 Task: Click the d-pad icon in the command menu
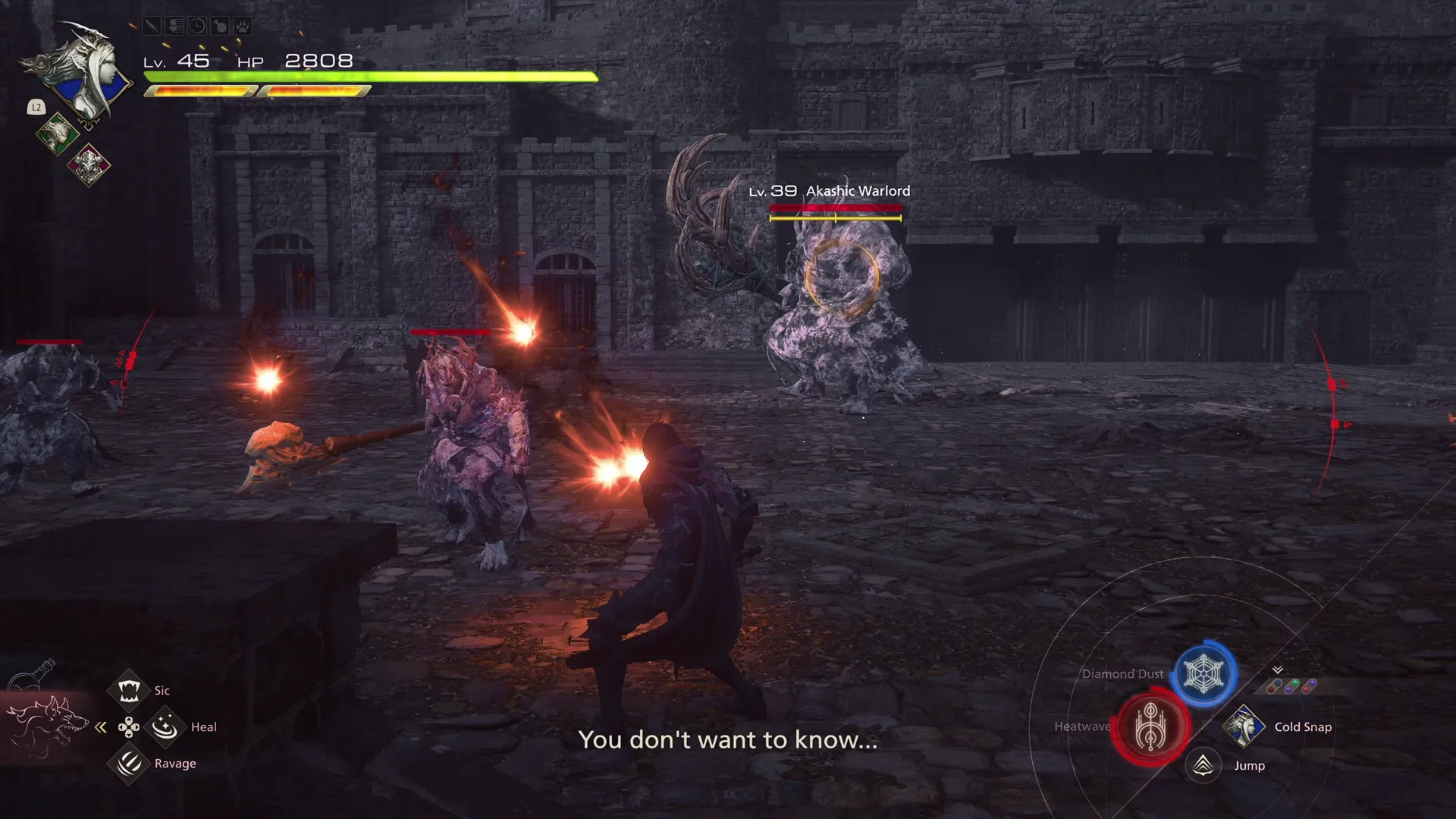pyautogui.click(x=128, y=726)
